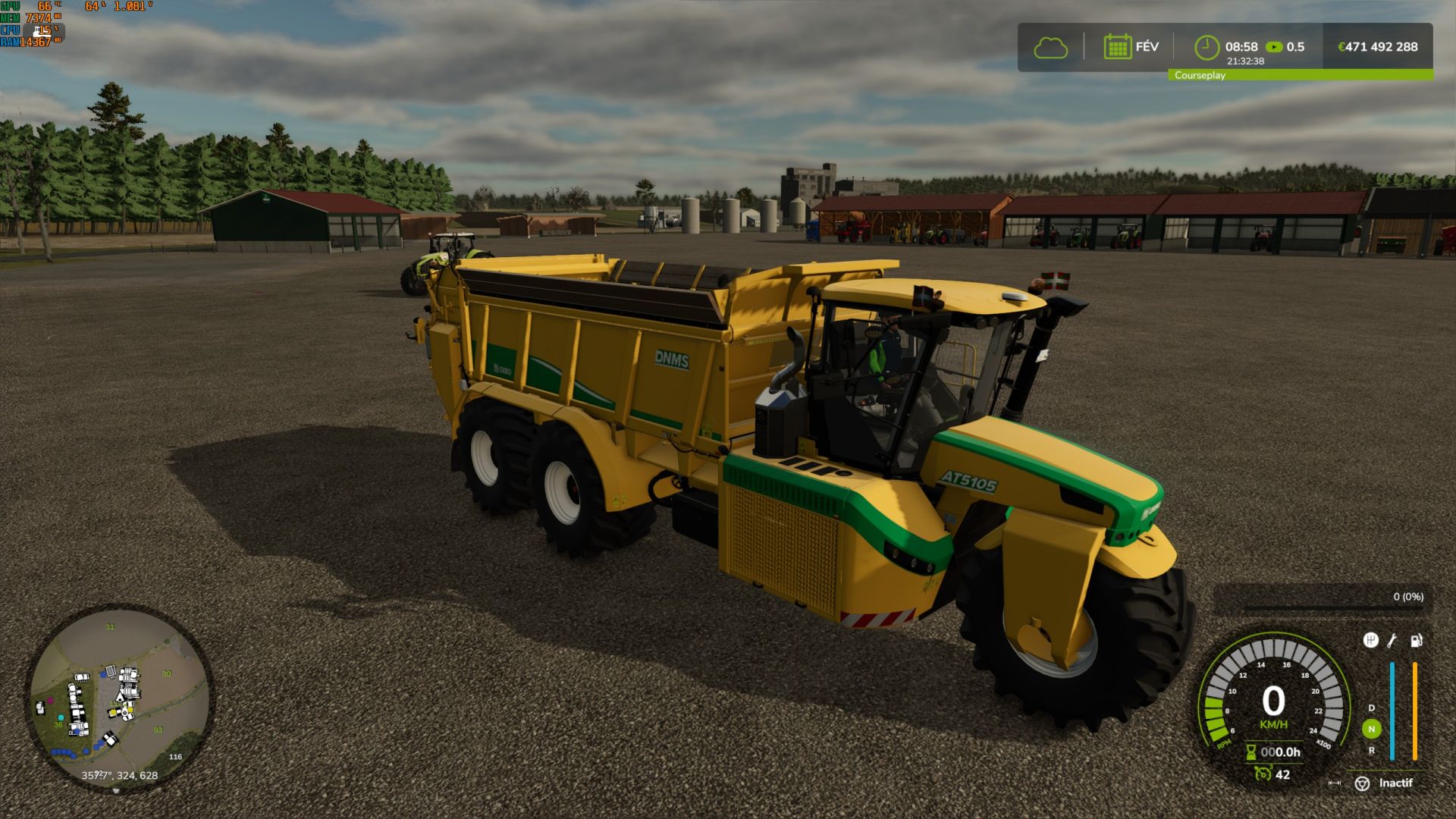1456x819 pixels.
Task: Toggle the cruise control speedometer icon
Action: (x=1262, y=773)
